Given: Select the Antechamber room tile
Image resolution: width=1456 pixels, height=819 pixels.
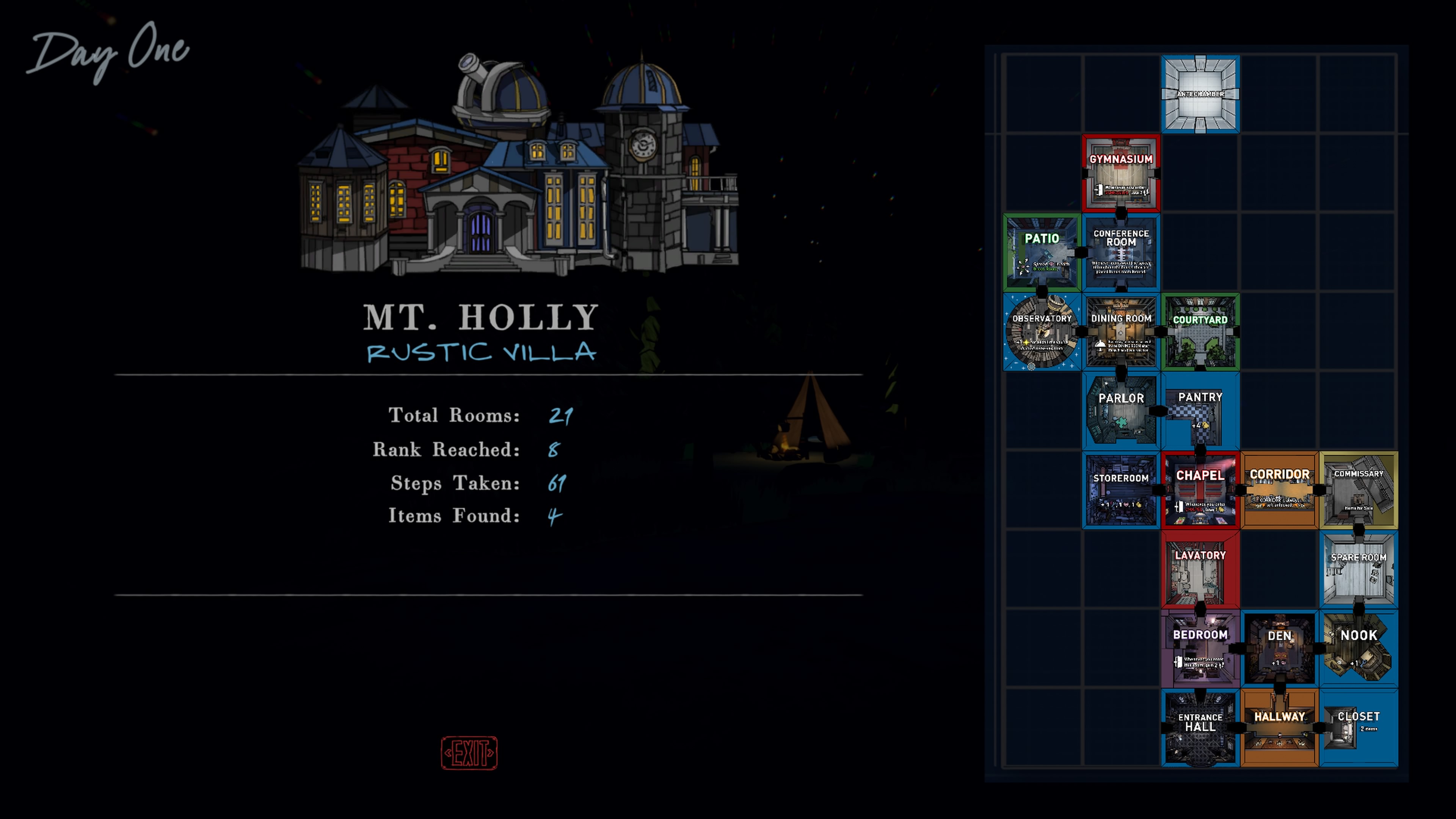Looking at the screenshot, I should pyautogui.click(x=1200, y=94).
